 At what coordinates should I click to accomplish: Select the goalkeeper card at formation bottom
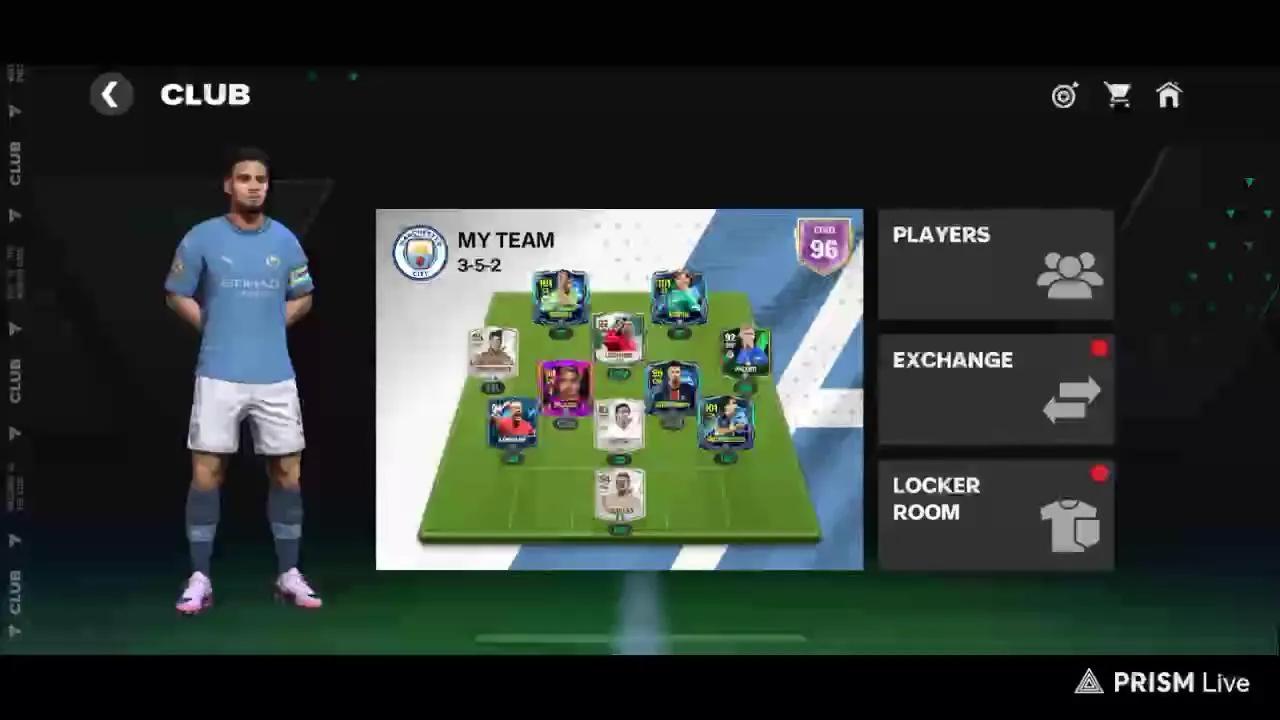tap(620, 495)
